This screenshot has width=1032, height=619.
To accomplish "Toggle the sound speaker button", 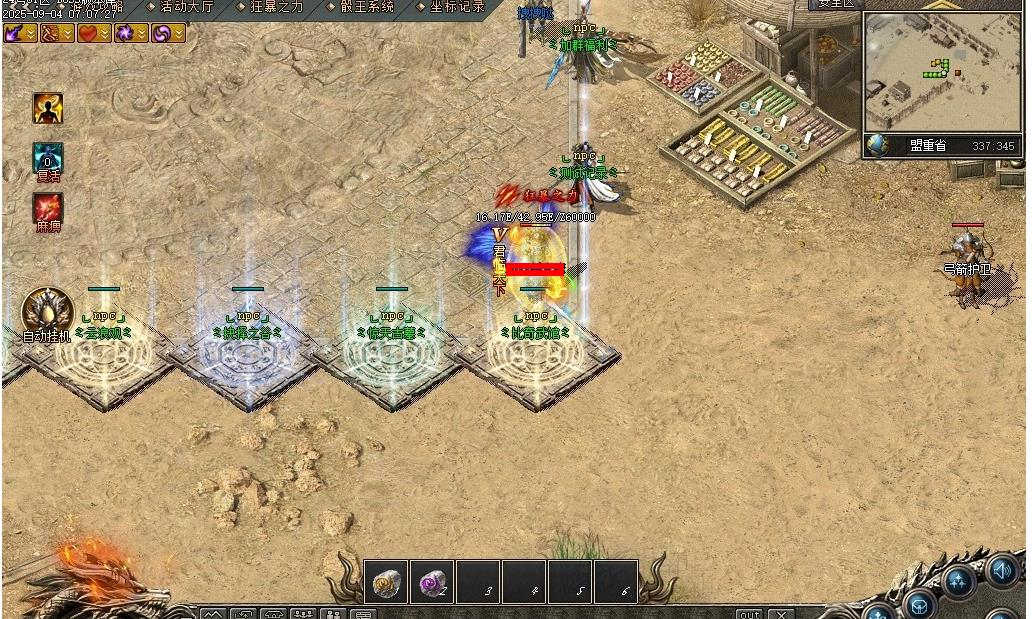I will click(x=1002, y=571).
